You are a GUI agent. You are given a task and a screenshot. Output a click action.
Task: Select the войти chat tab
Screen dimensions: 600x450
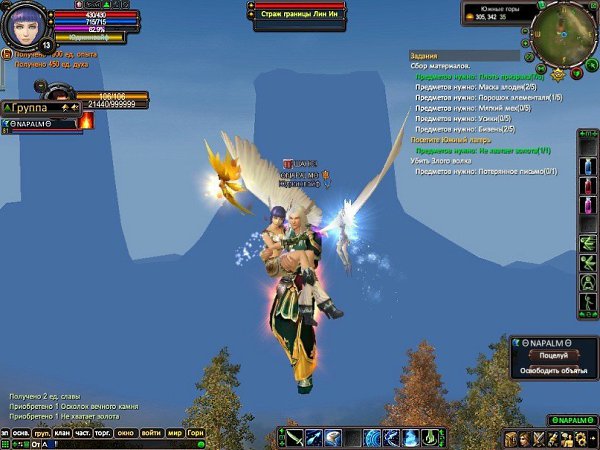[x=151, y=433]
